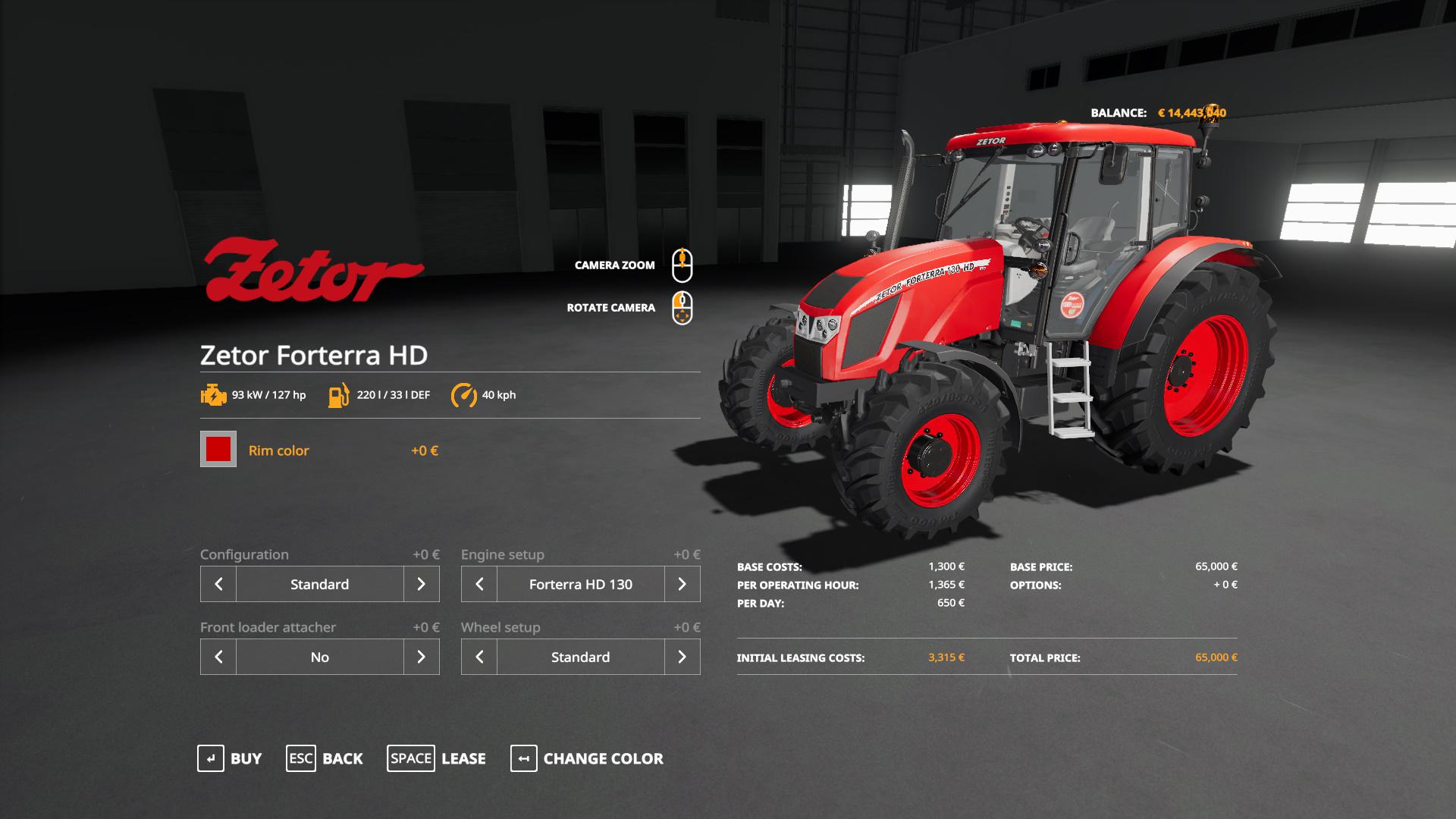Select next Front loader attacher option

tap(421, 657)
